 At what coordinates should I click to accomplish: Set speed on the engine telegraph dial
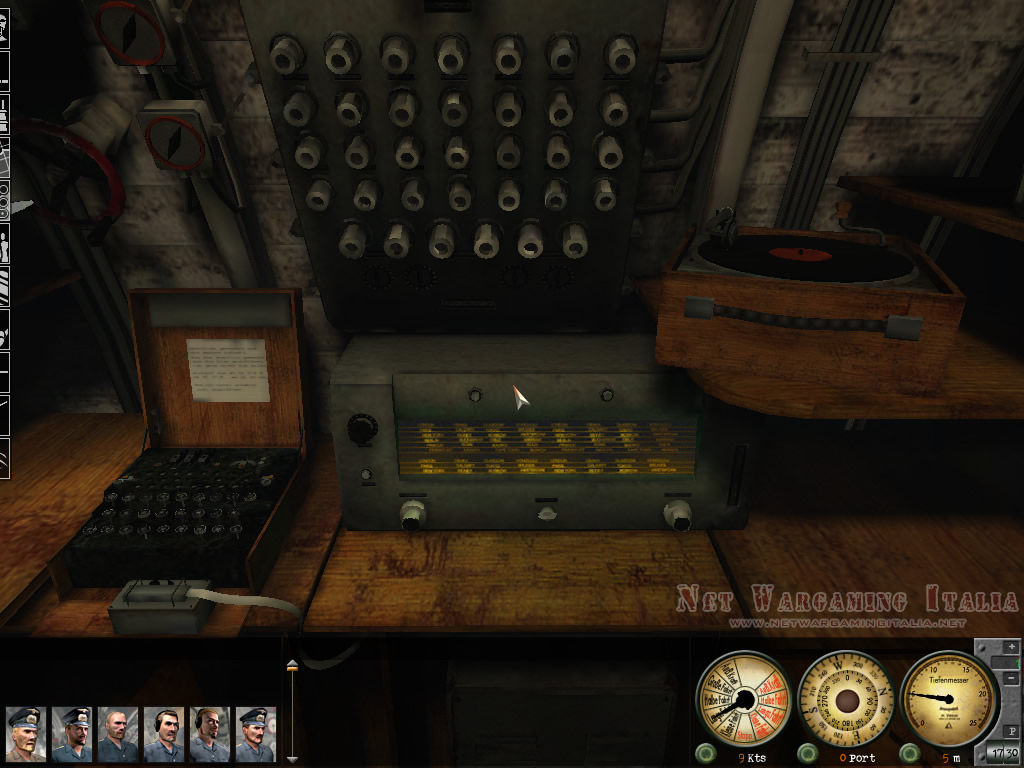click(x=742, y=698)
